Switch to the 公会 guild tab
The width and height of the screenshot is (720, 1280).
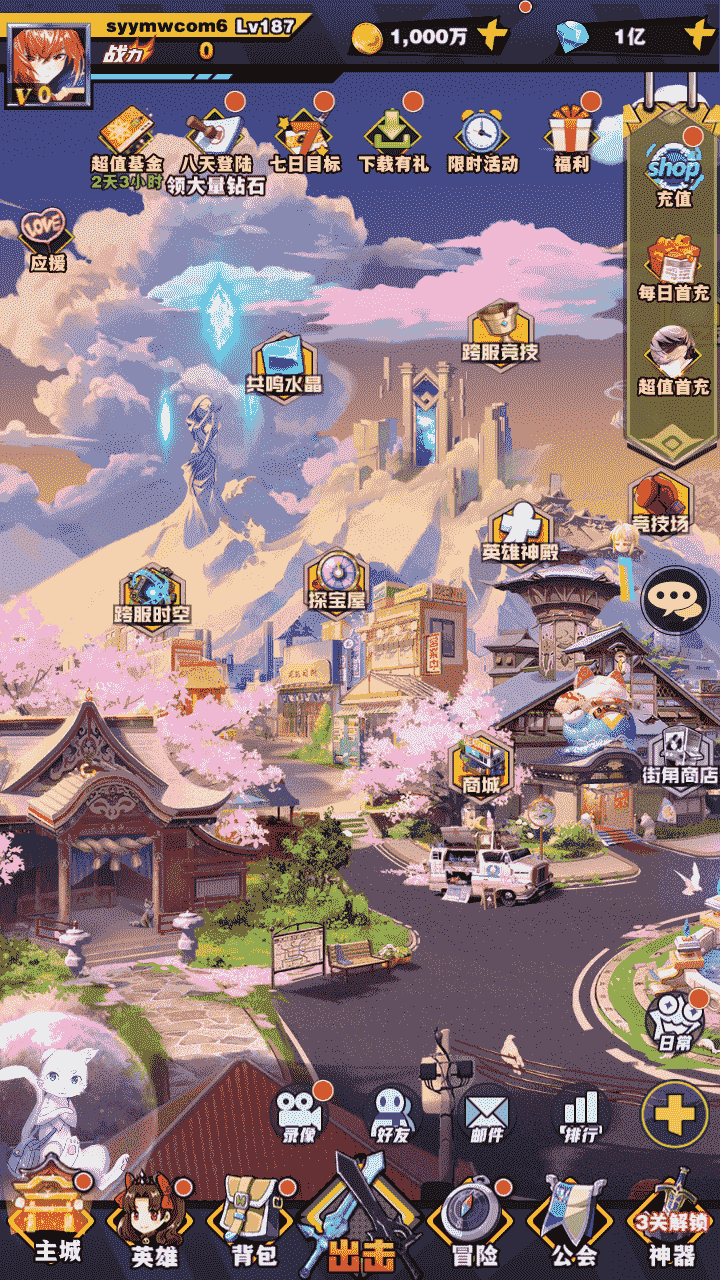(574, 1225)
